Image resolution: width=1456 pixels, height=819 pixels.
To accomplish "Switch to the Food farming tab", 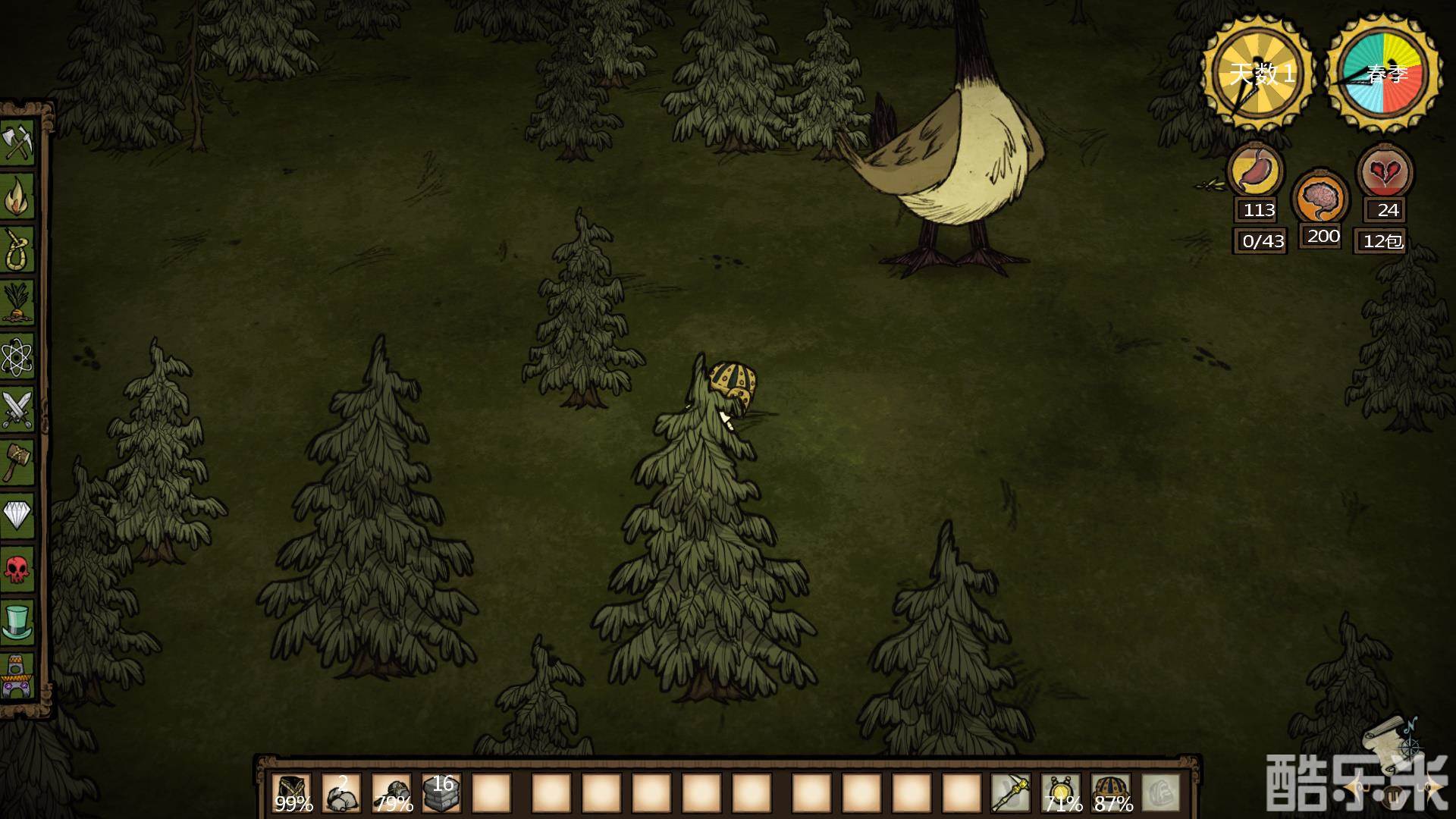I will (17, 302).
